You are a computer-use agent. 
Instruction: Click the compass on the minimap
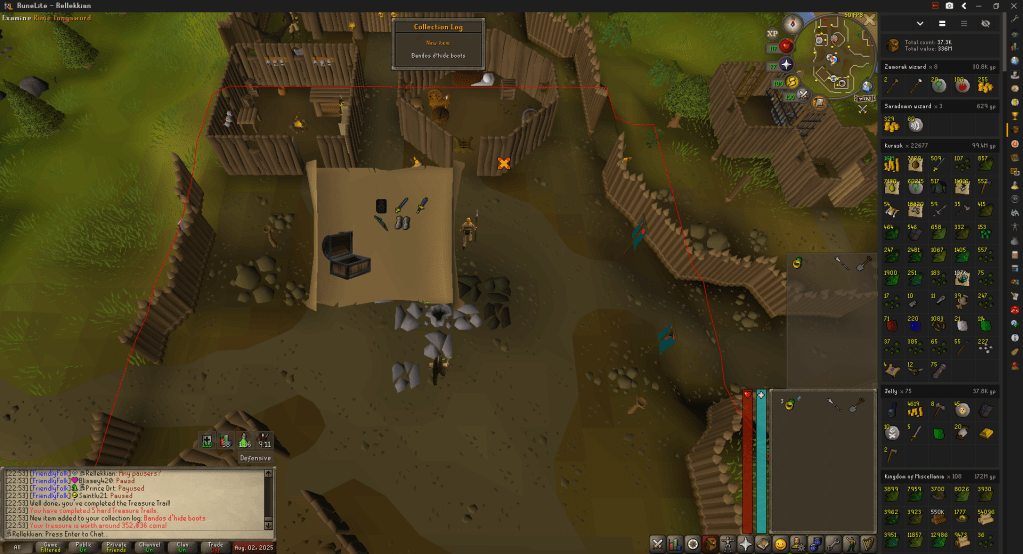[x=793, y=22]
